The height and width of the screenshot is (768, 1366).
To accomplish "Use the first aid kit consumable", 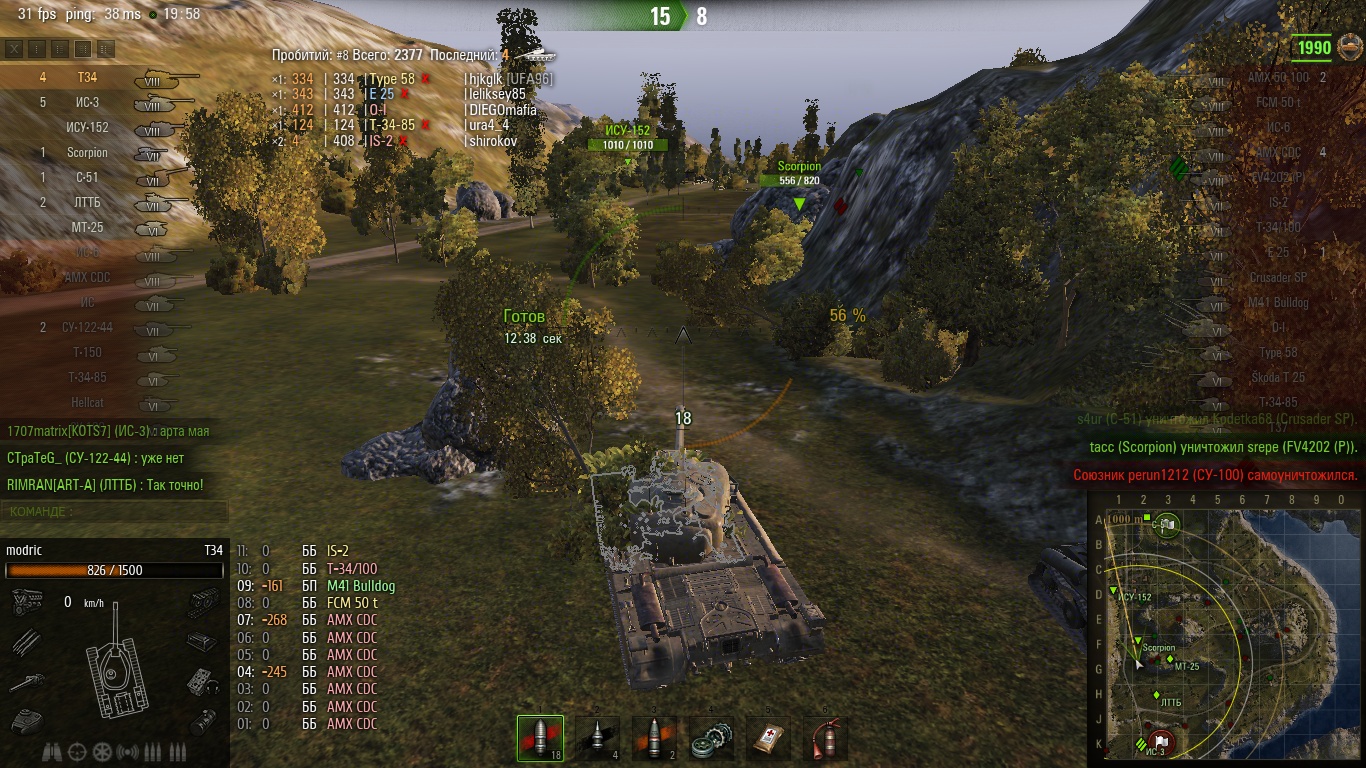I will coord(769,738).
